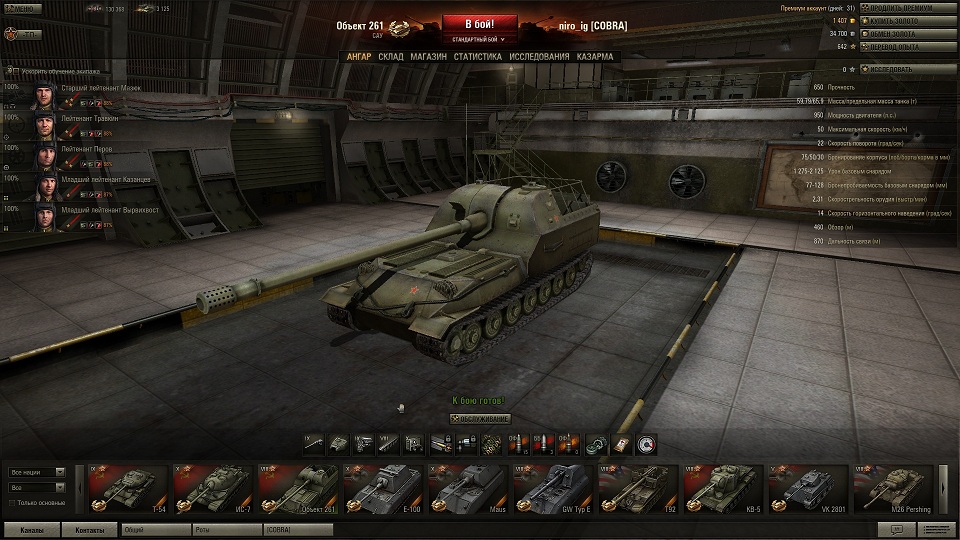
Task: Show the Статистика tab
Action: point(477,57)
